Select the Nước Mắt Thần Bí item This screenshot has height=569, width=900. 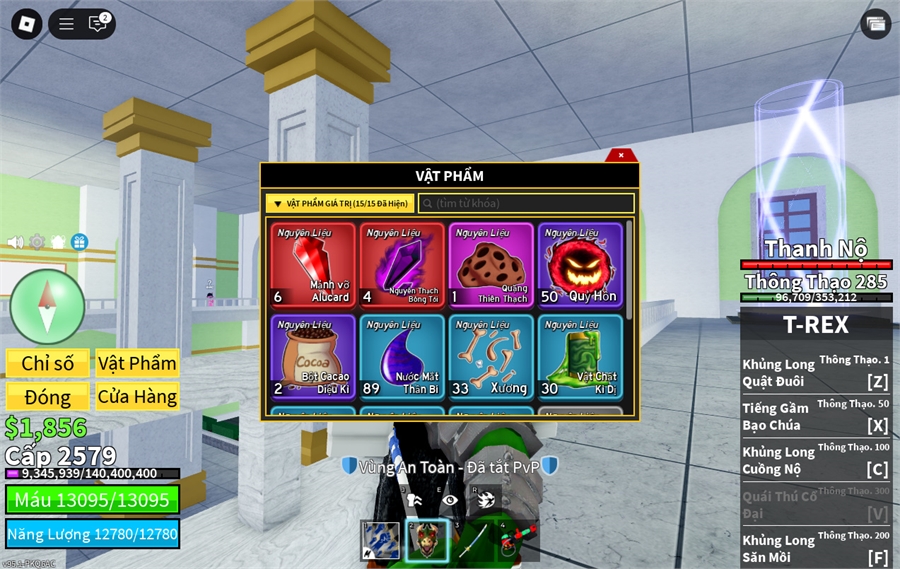[x=402, y=357]
